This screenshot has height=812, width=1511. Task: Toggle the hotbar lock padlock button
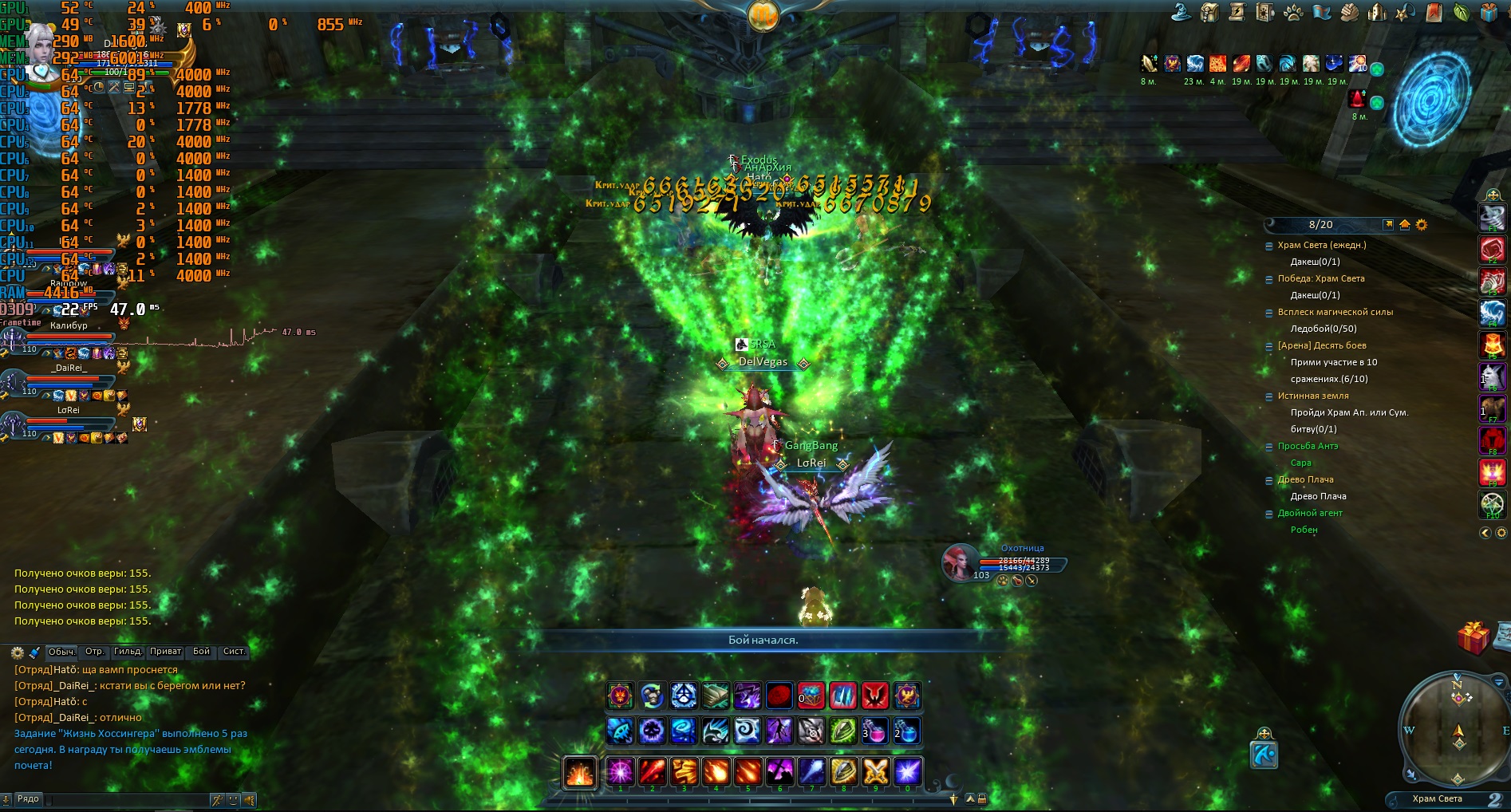click(x=982, y=798)
